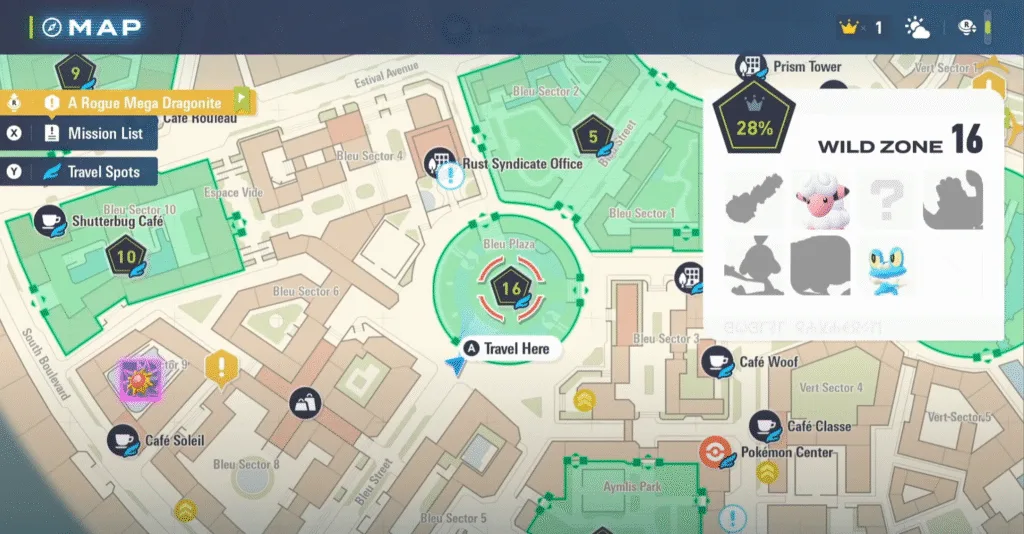Screen dimensions: 1024x534
Task: Select the Wild Zone 5 marker
Action: tap(592, 137)
